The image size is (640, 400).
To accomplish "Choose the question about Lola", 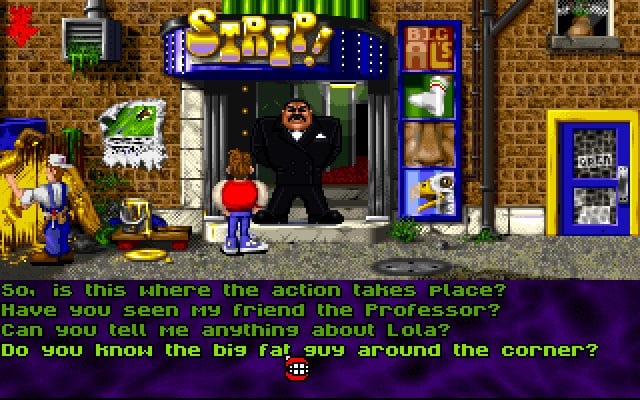I will pos(225,330).
